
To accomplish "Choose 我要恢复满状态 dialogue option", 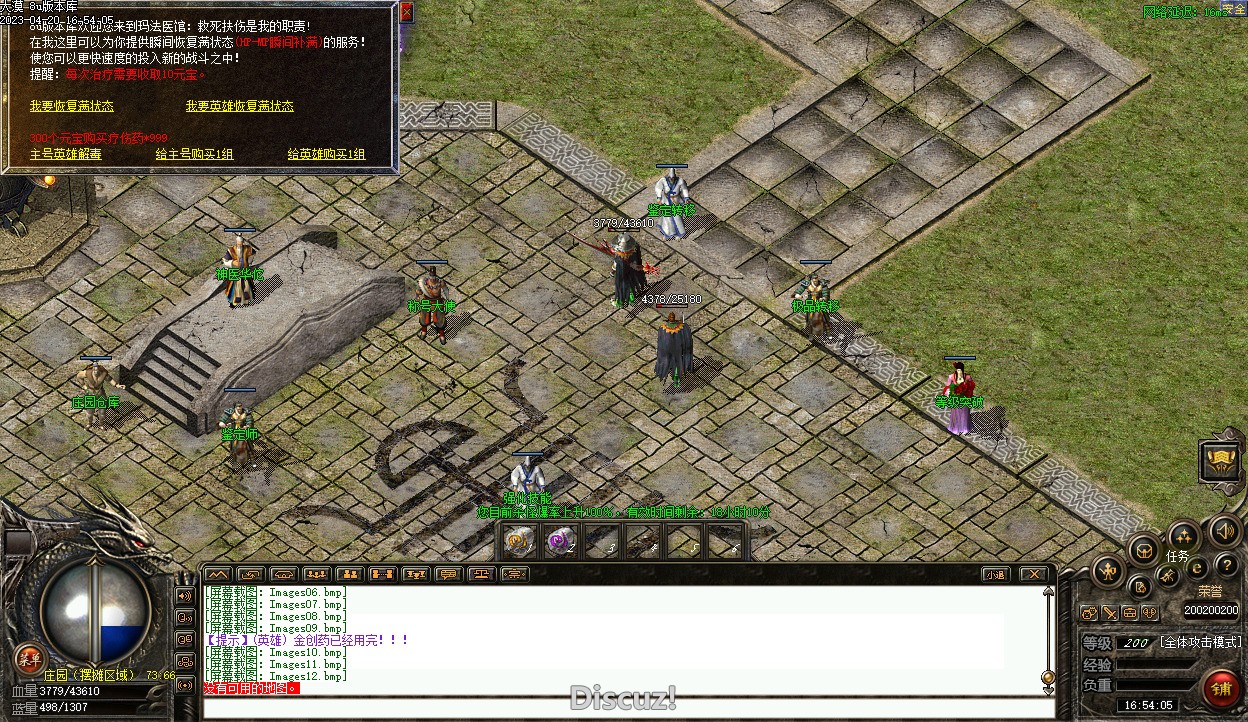I will click(x=72, y=106).
